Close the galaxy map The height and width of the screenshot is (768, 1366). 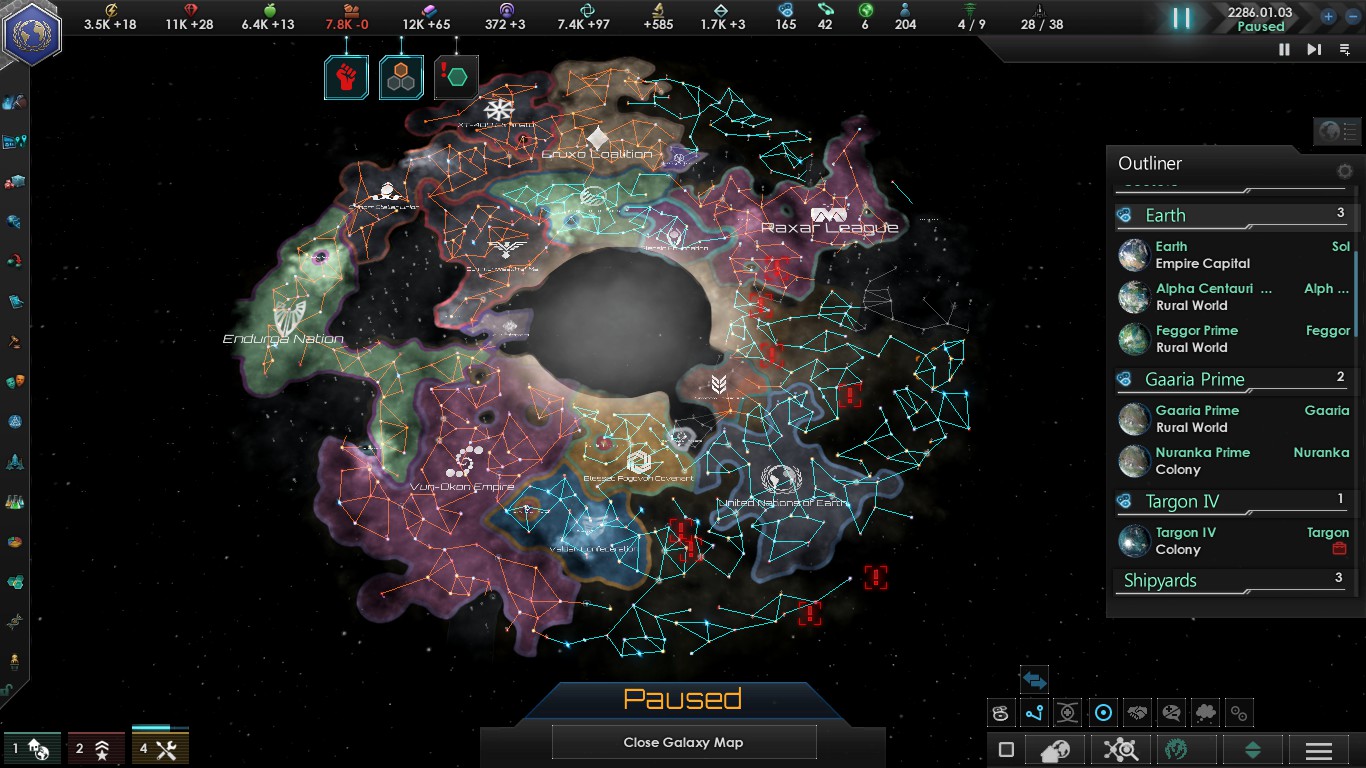click(683, 742)
